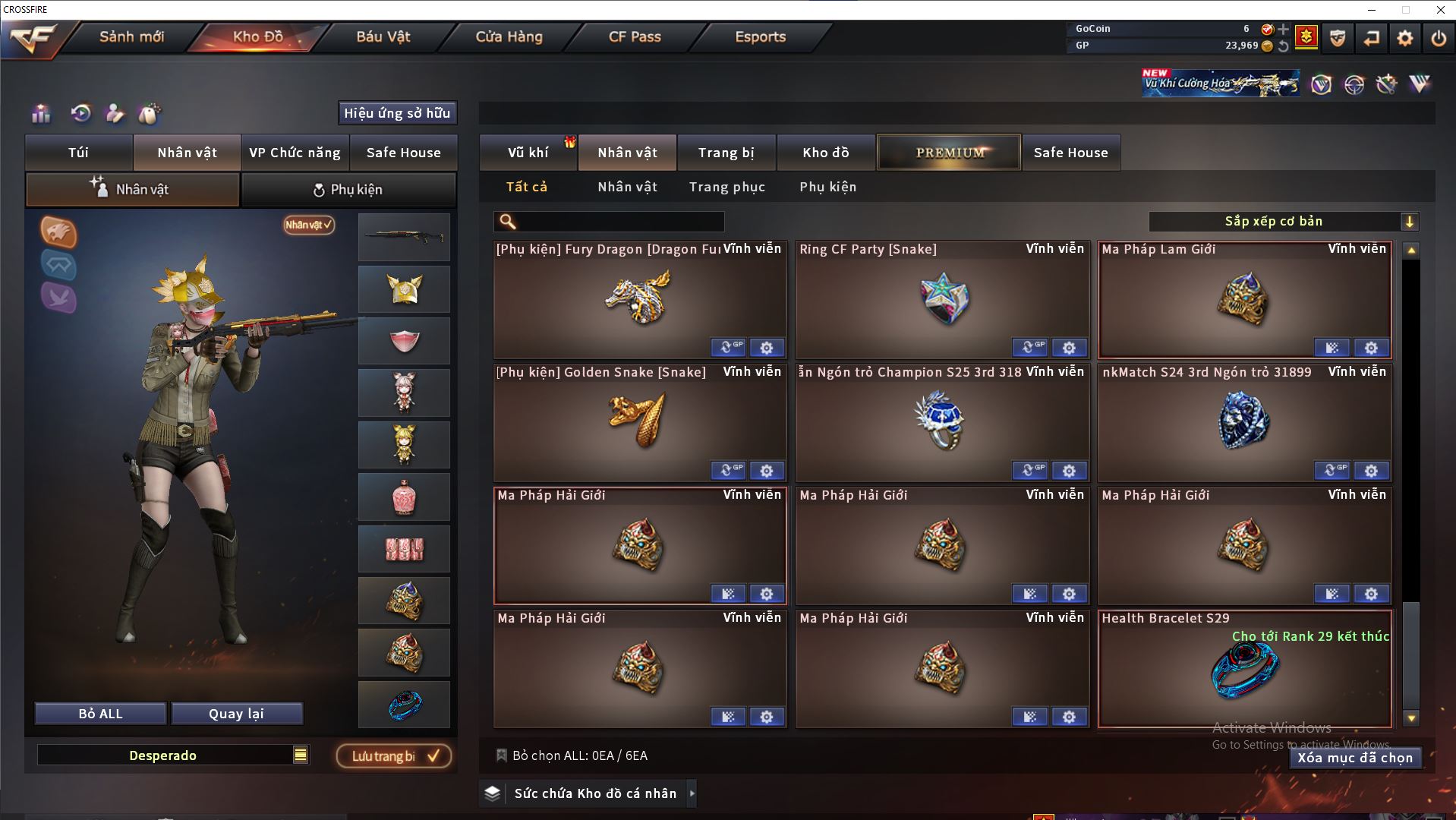This screenshot has width=1456, height=820.
Task: Select the Health Bracelet S29 item
Action: click(1244, 670)
